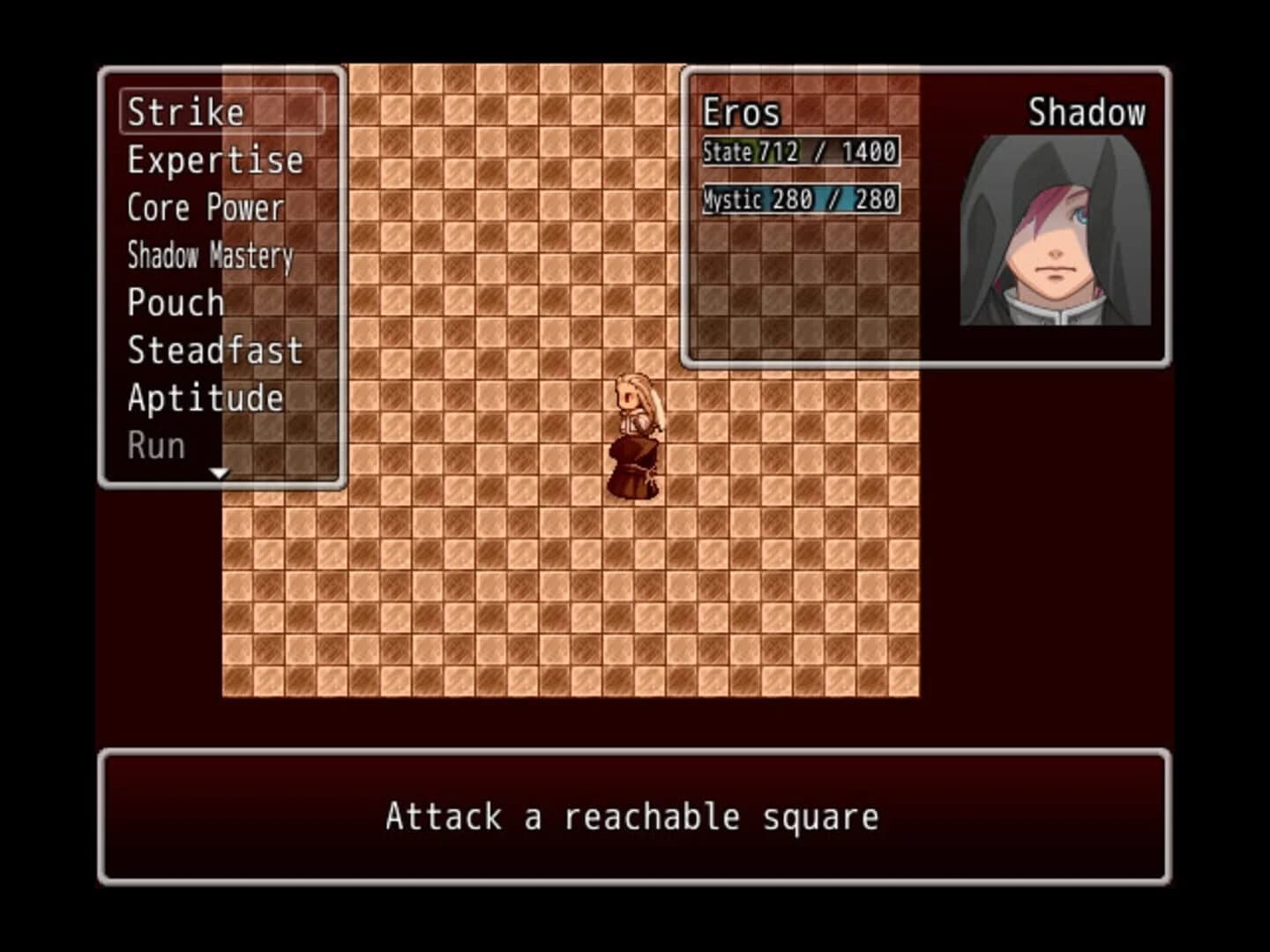Click the highlighted Strike selection frame
This screenshot has width=1270, height=952.
[x=220, y=111]
